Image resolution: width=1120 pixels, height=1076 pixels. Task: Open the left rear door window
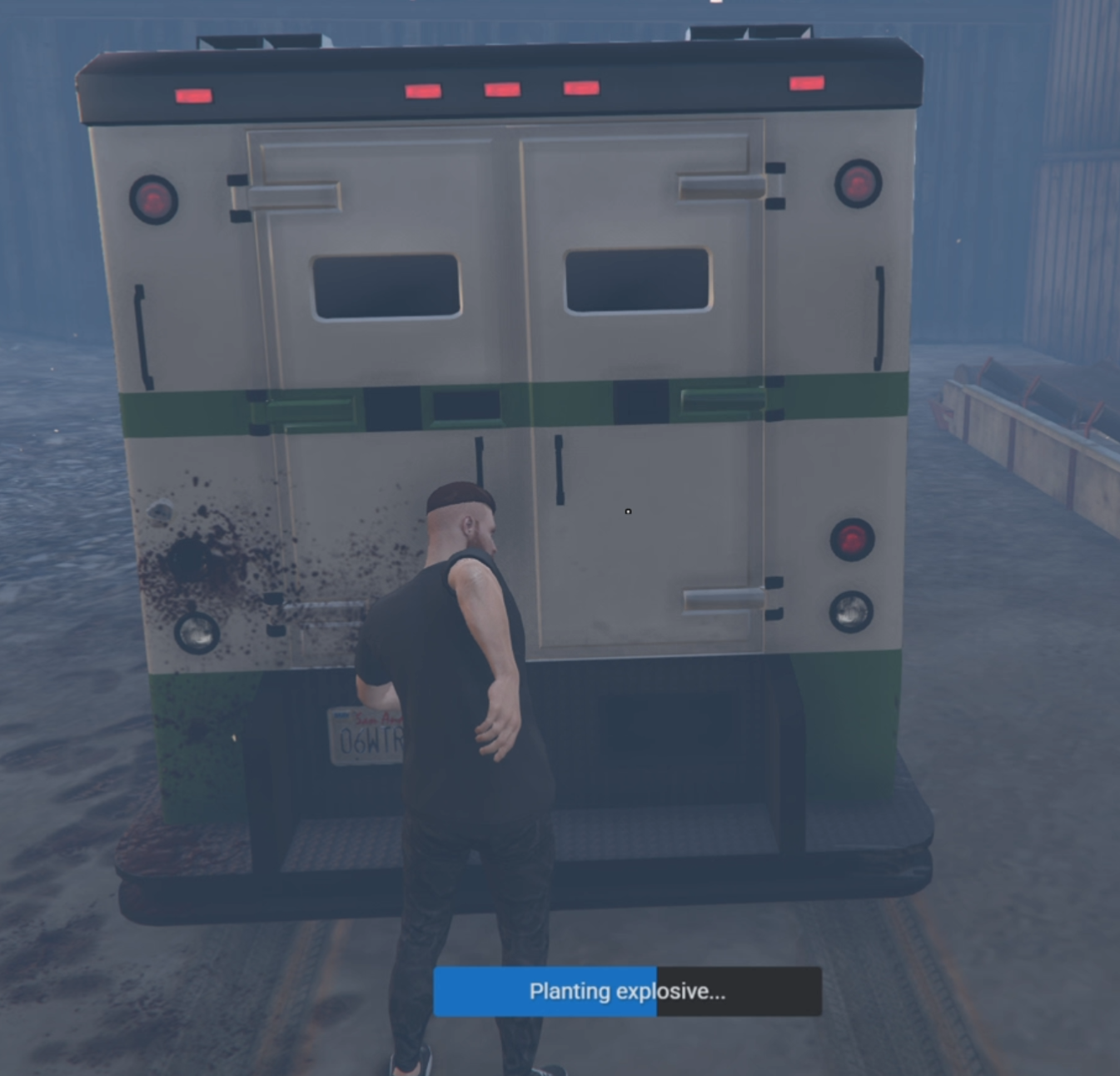pos(385,286)
